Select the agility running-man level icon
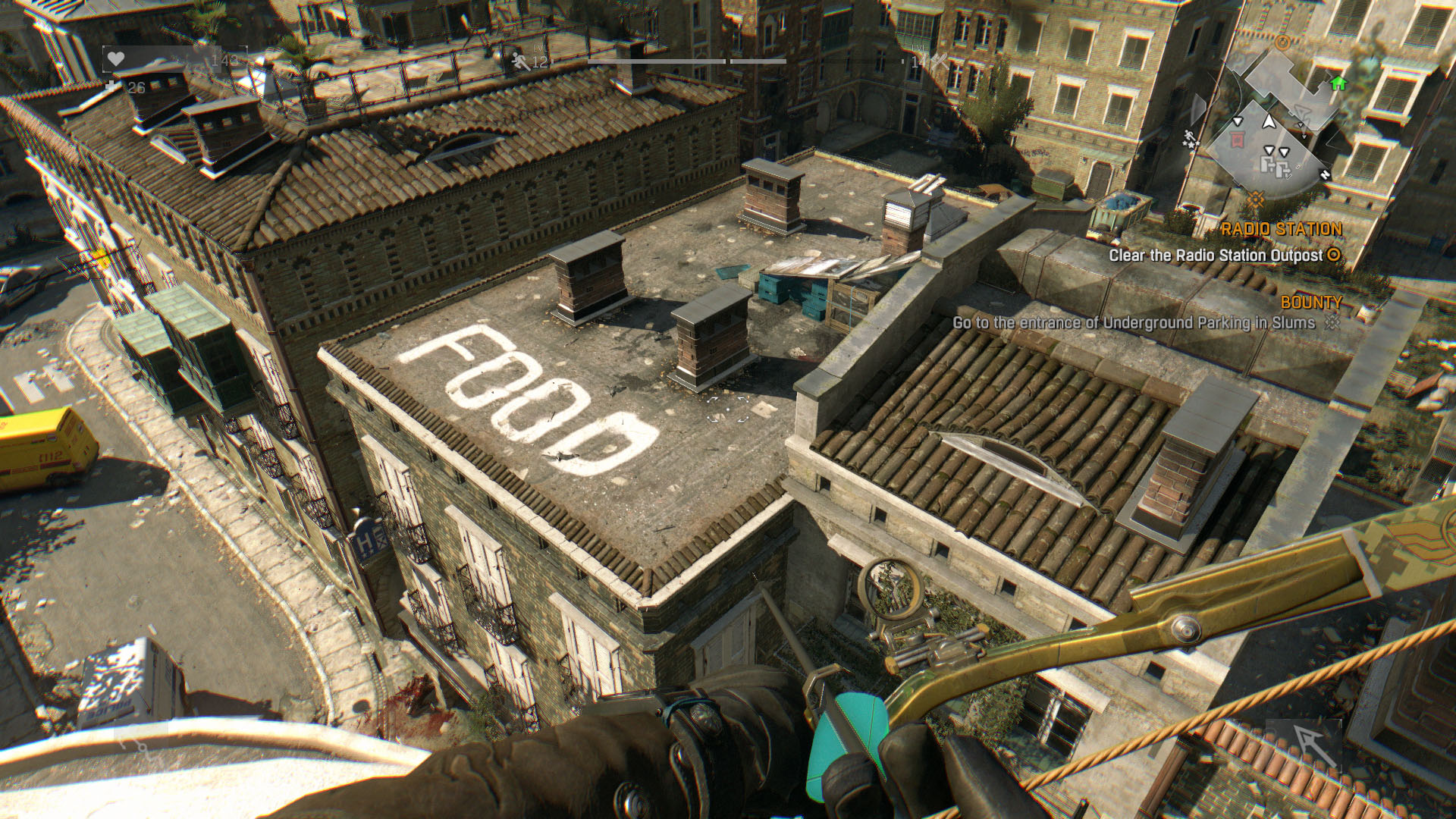 tap(521, 61)
